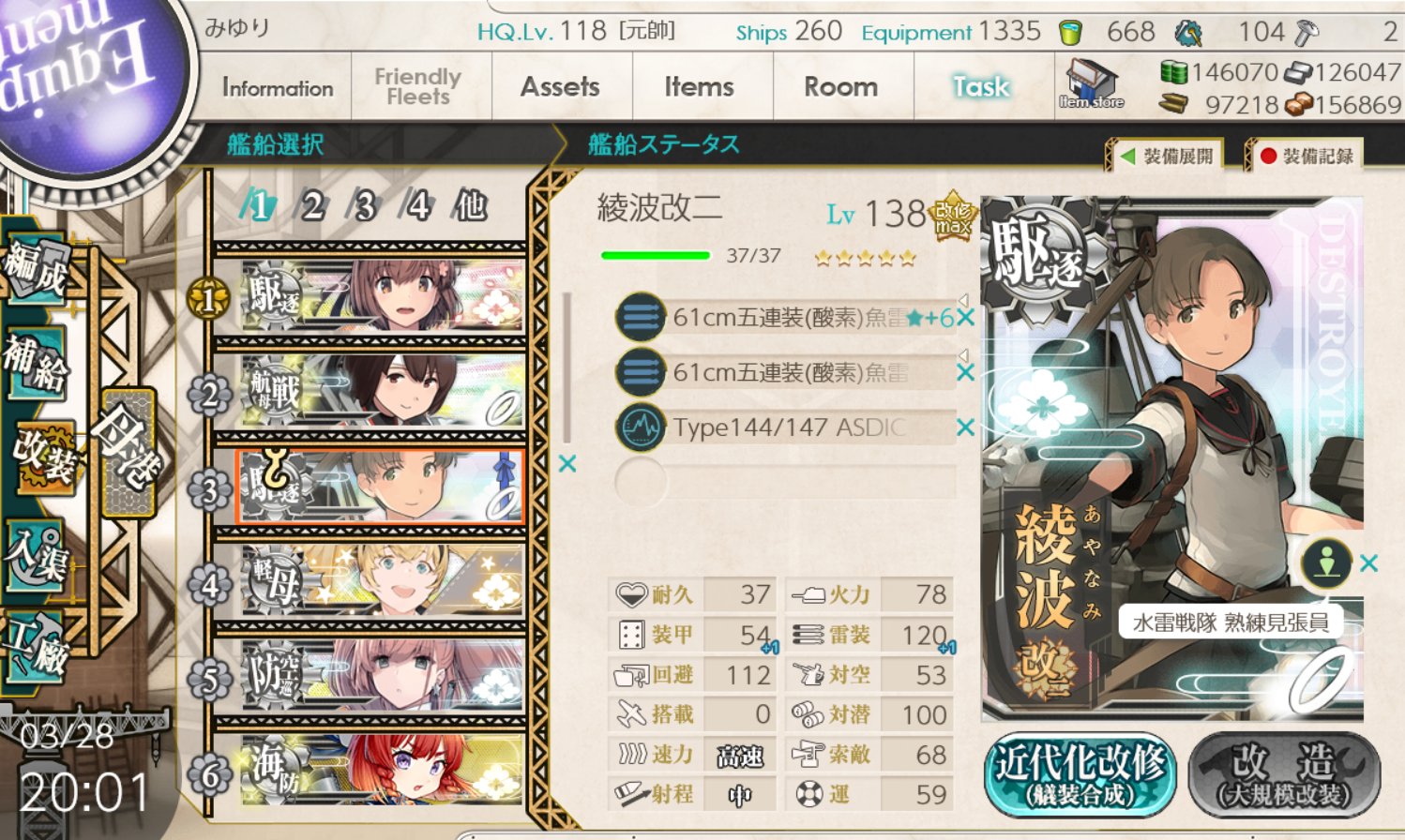Open the Task menu

[x=981, y=87]
